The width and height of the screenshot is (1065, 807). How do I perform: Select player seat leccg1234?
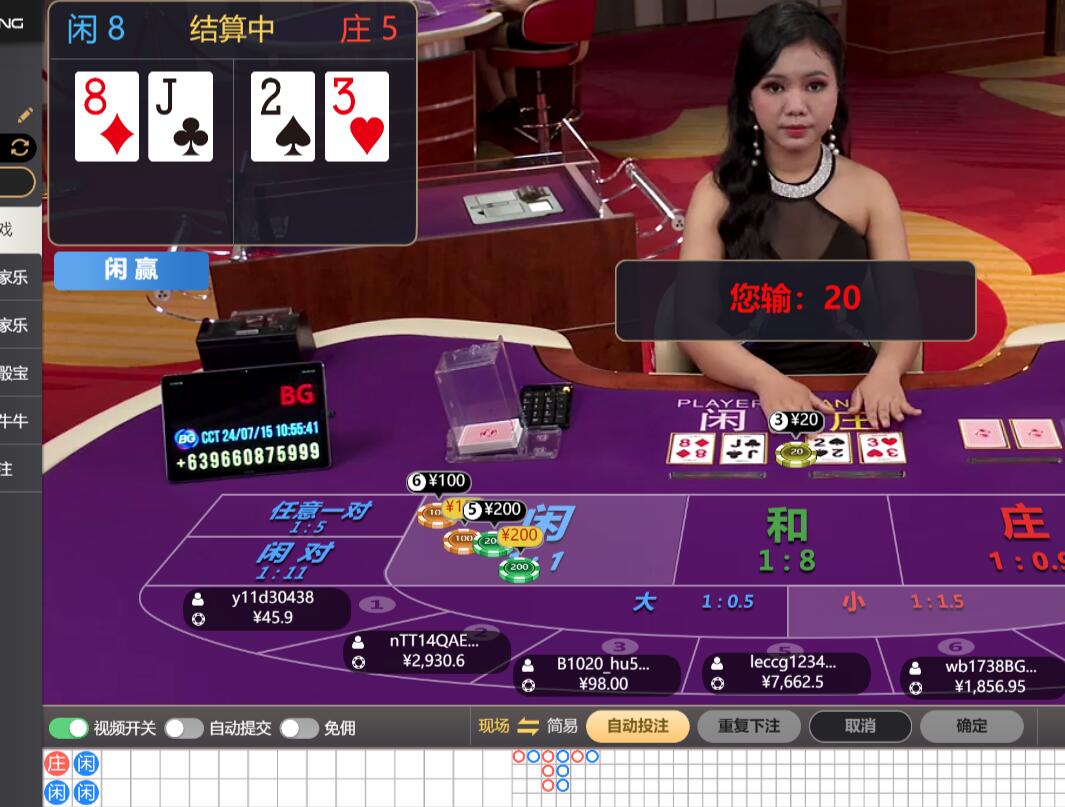click(786, 672)
